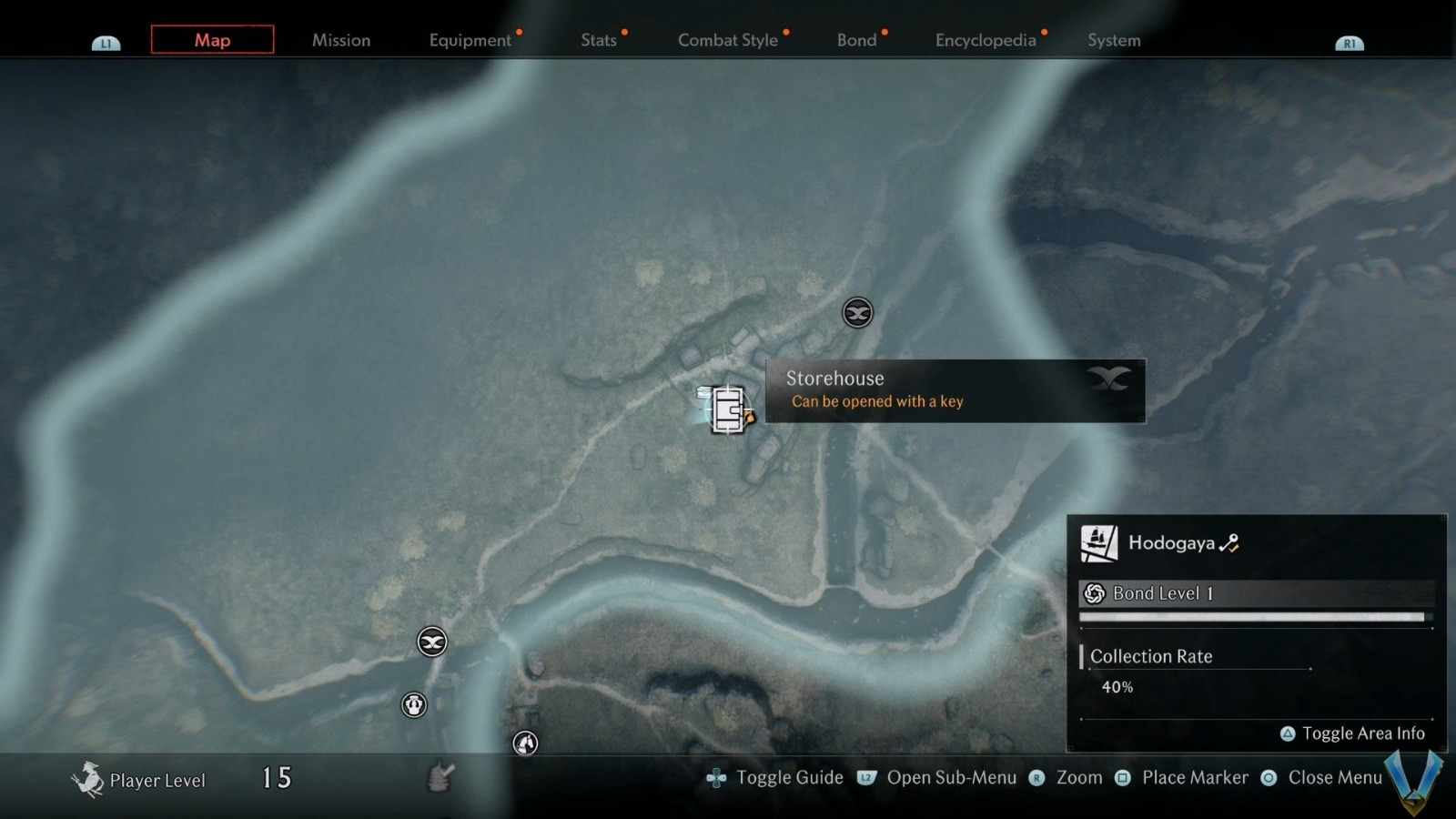Select the horse head icon near the bottom edge
Screen dimensions: 1456x819
click(x=524, y=743)
